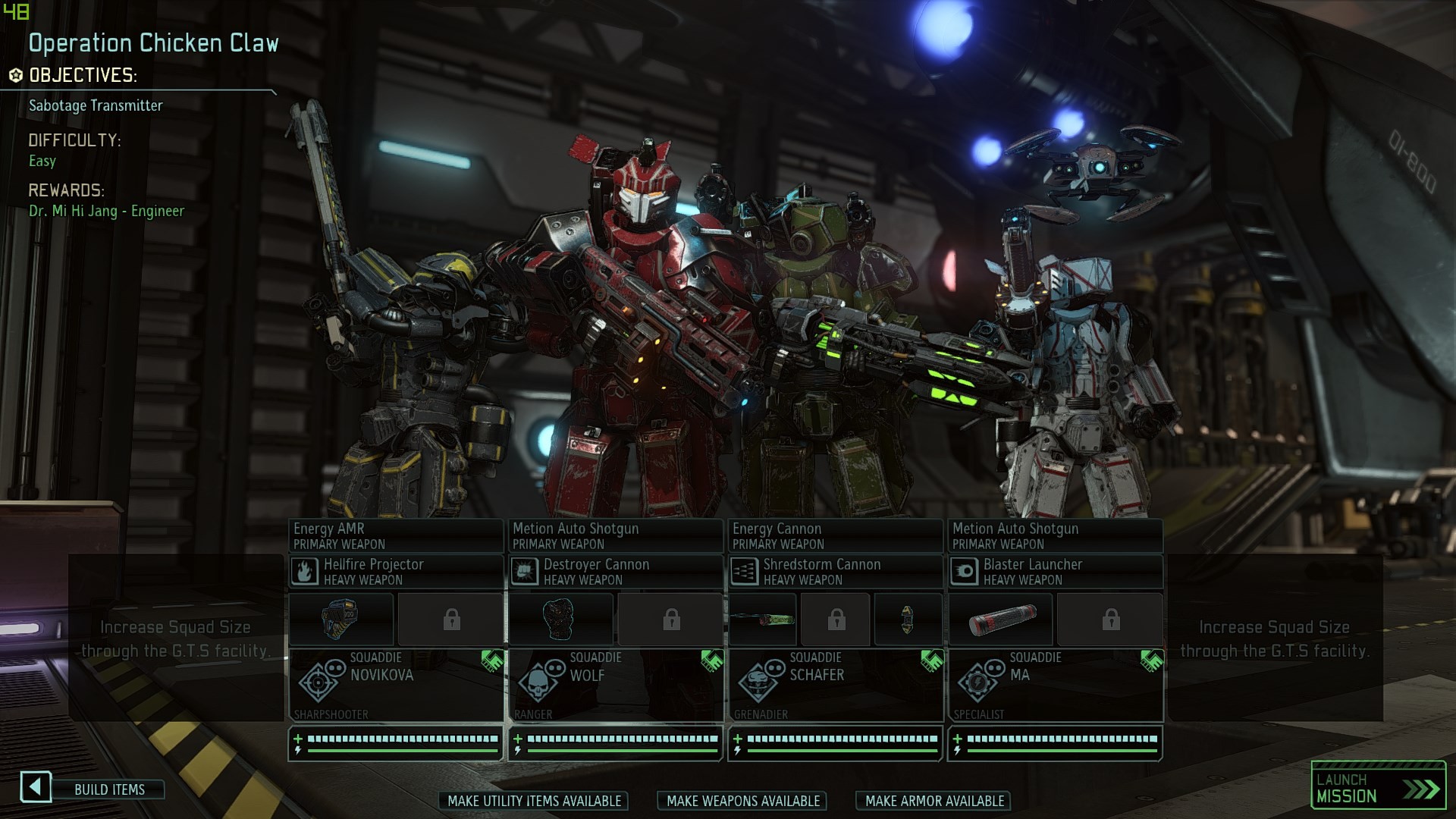
Task: Select squaddie Schafer's grenadier card
Action: click(834, 685)
